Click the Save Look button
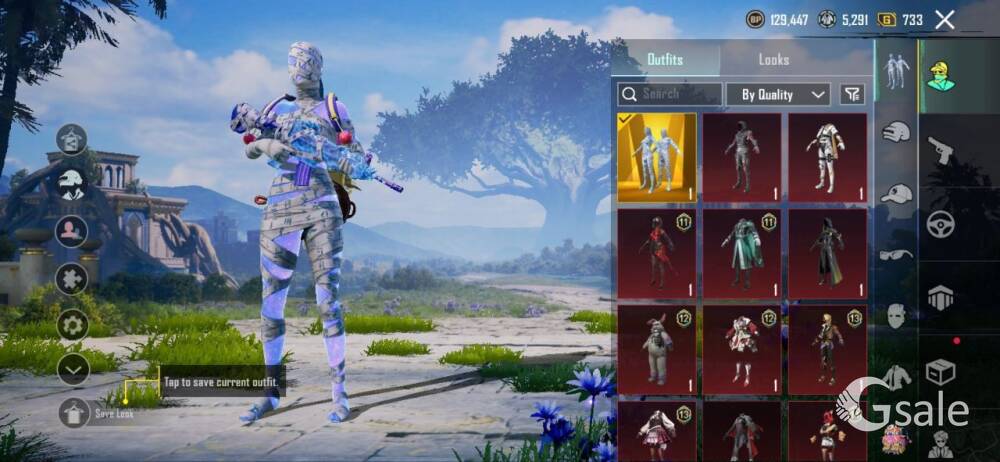1000x462 pixels. [x=74, y=412]
